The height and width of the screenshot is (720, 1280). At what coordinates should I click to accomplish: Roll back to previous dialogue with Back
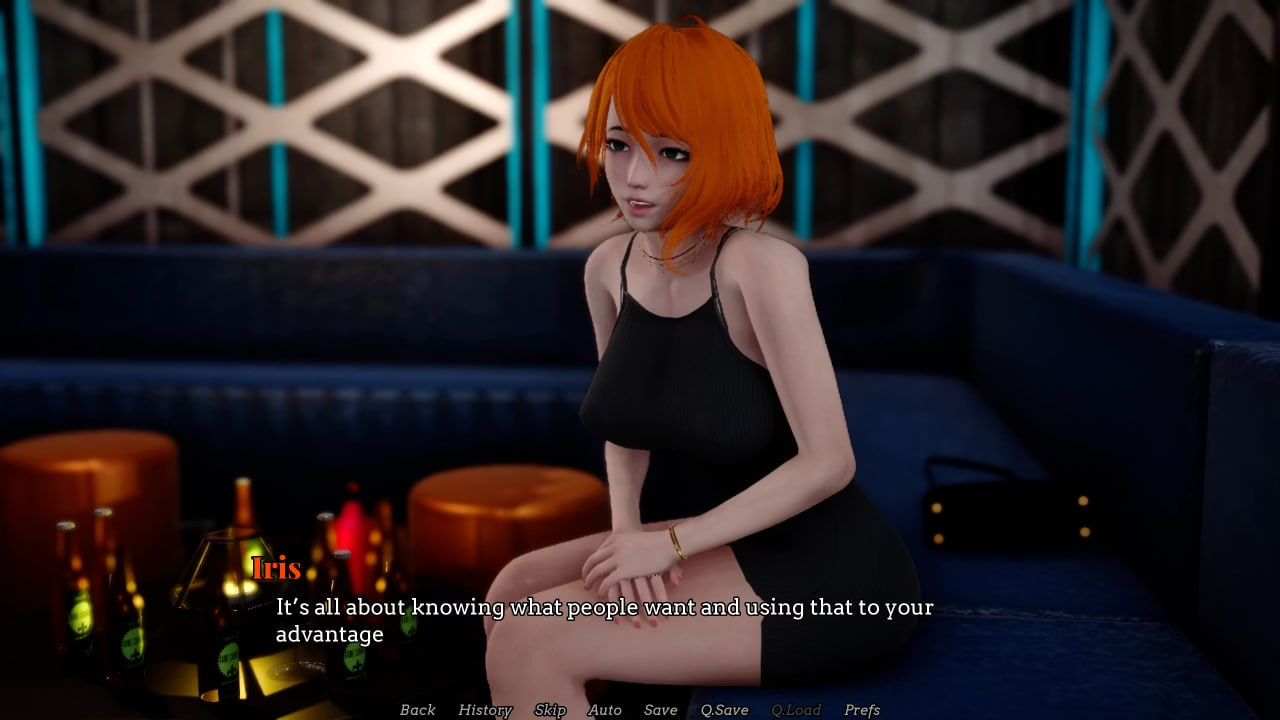(x=417, y=710)
